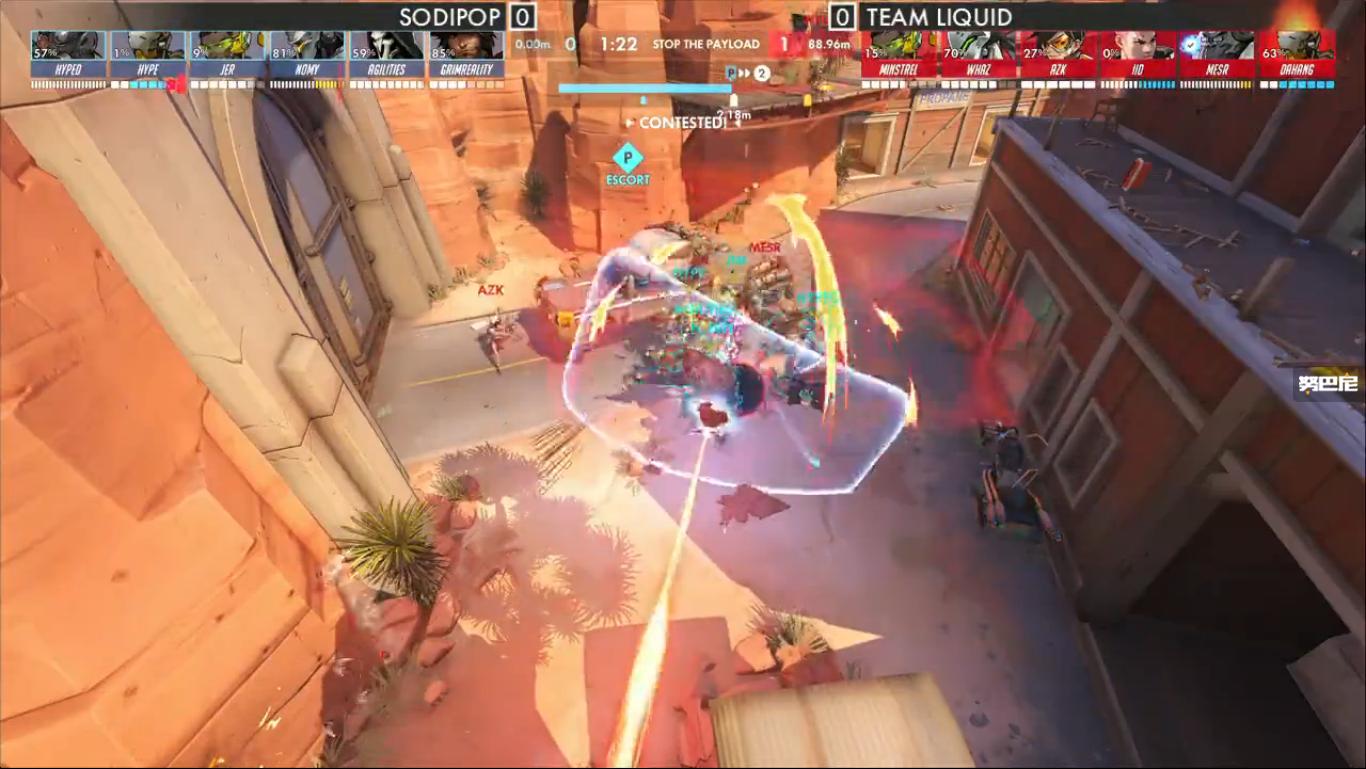
Task: Click the payload checkpoint 2 indicator
Action: (x=762, y=73)
